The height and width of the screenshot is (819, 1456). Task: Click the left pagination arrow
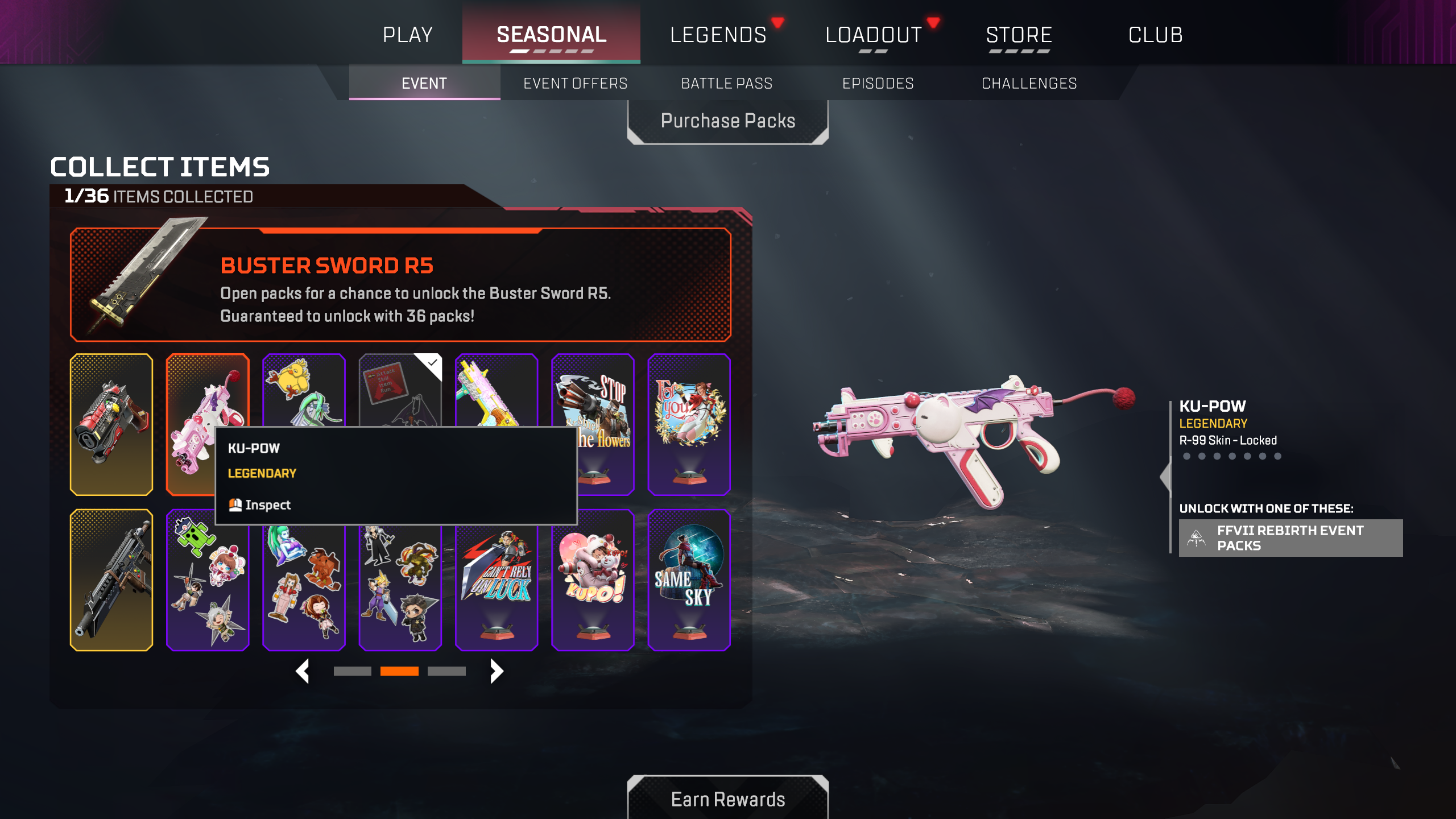click(303, 671)
